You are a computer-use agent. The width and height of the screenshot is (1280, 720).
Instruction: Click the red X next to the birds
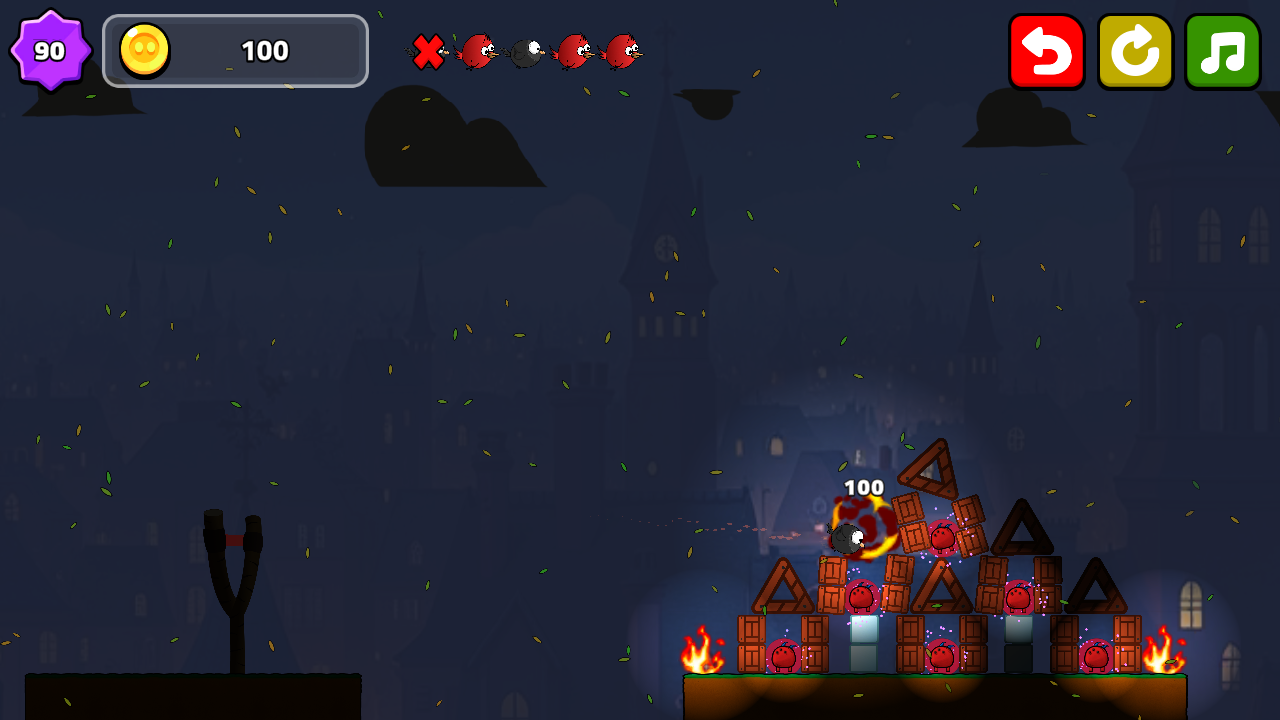point(429,52)
